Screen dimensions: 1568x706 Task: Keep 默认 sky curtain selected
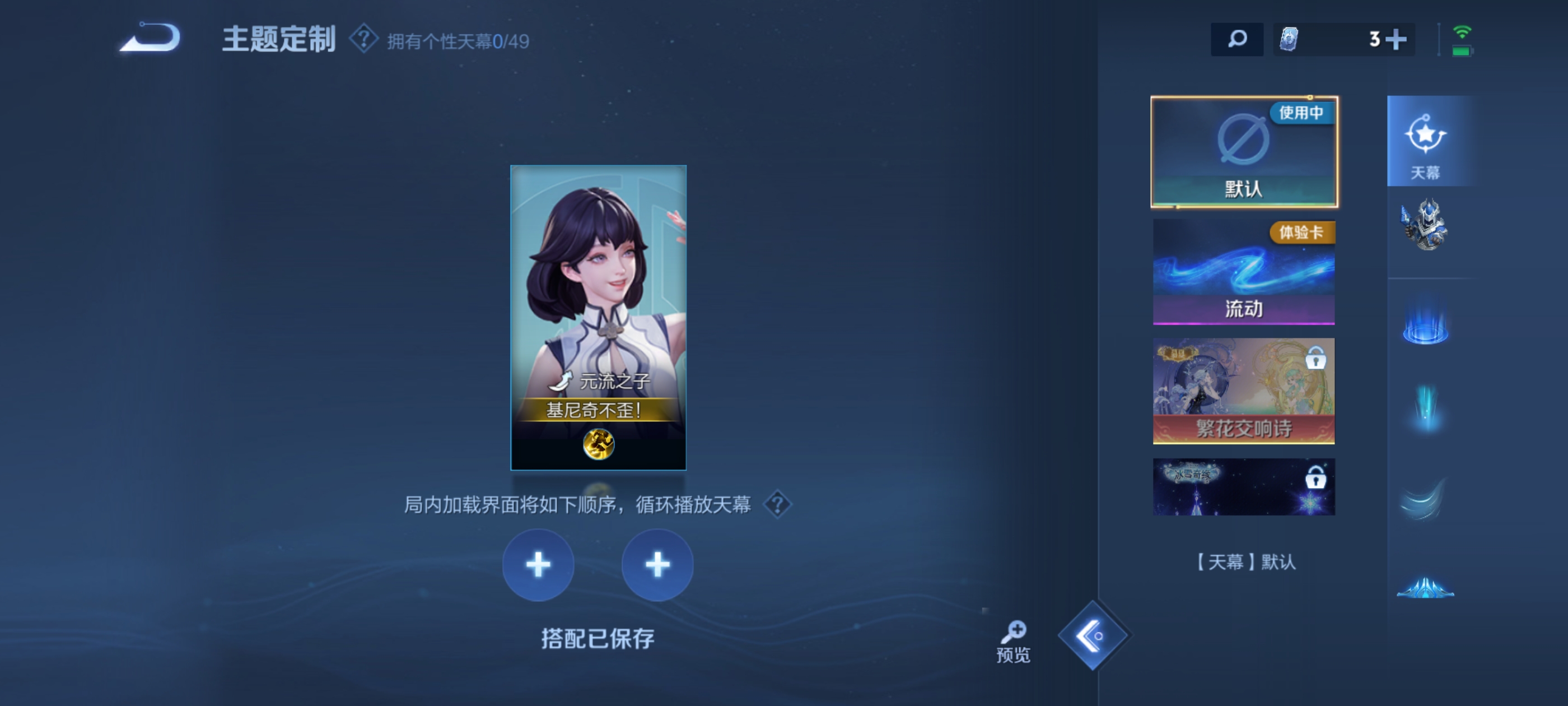coord(1244,151)
